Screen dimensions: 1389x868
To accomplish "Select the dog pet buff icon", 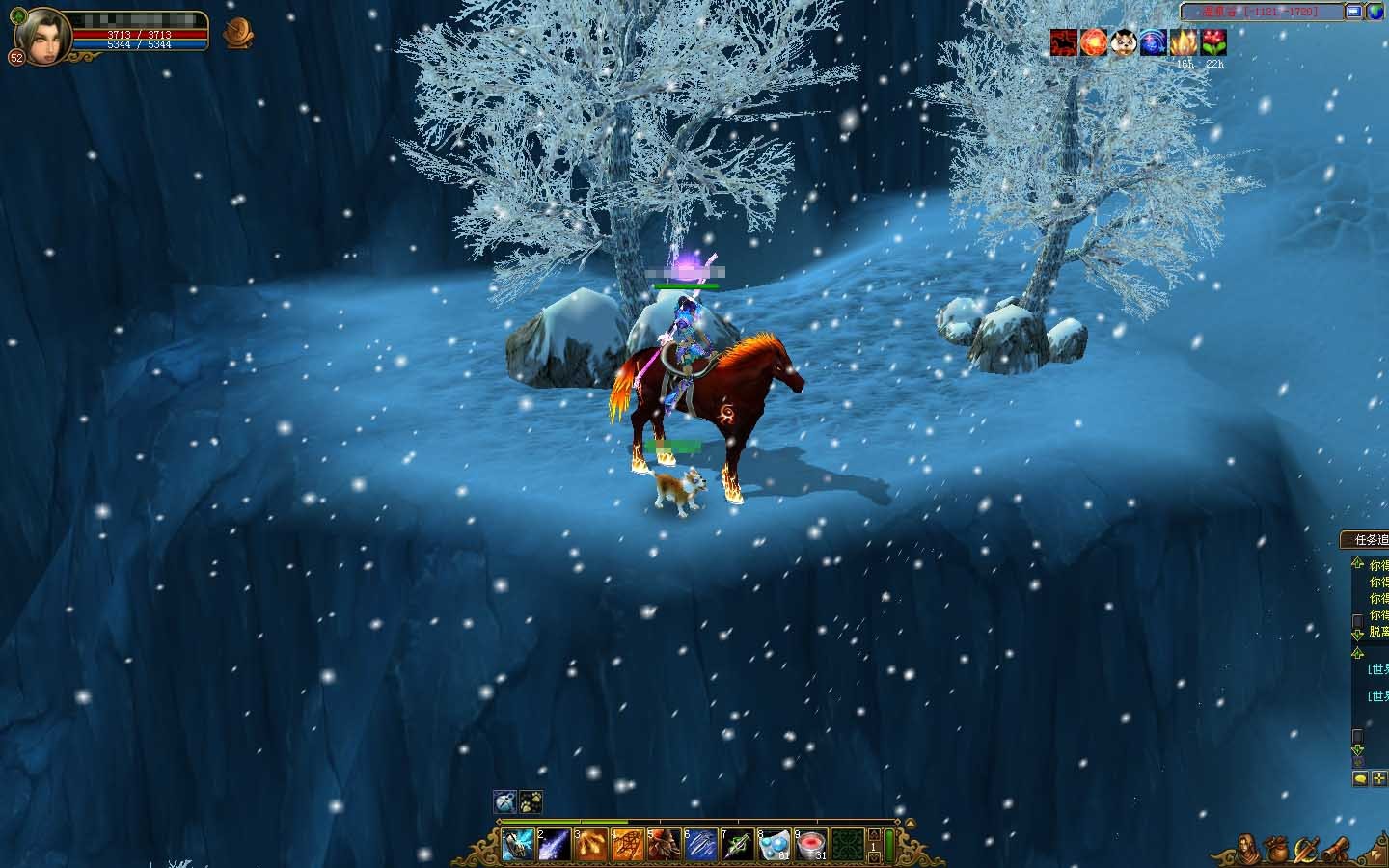I will 1123,42.
